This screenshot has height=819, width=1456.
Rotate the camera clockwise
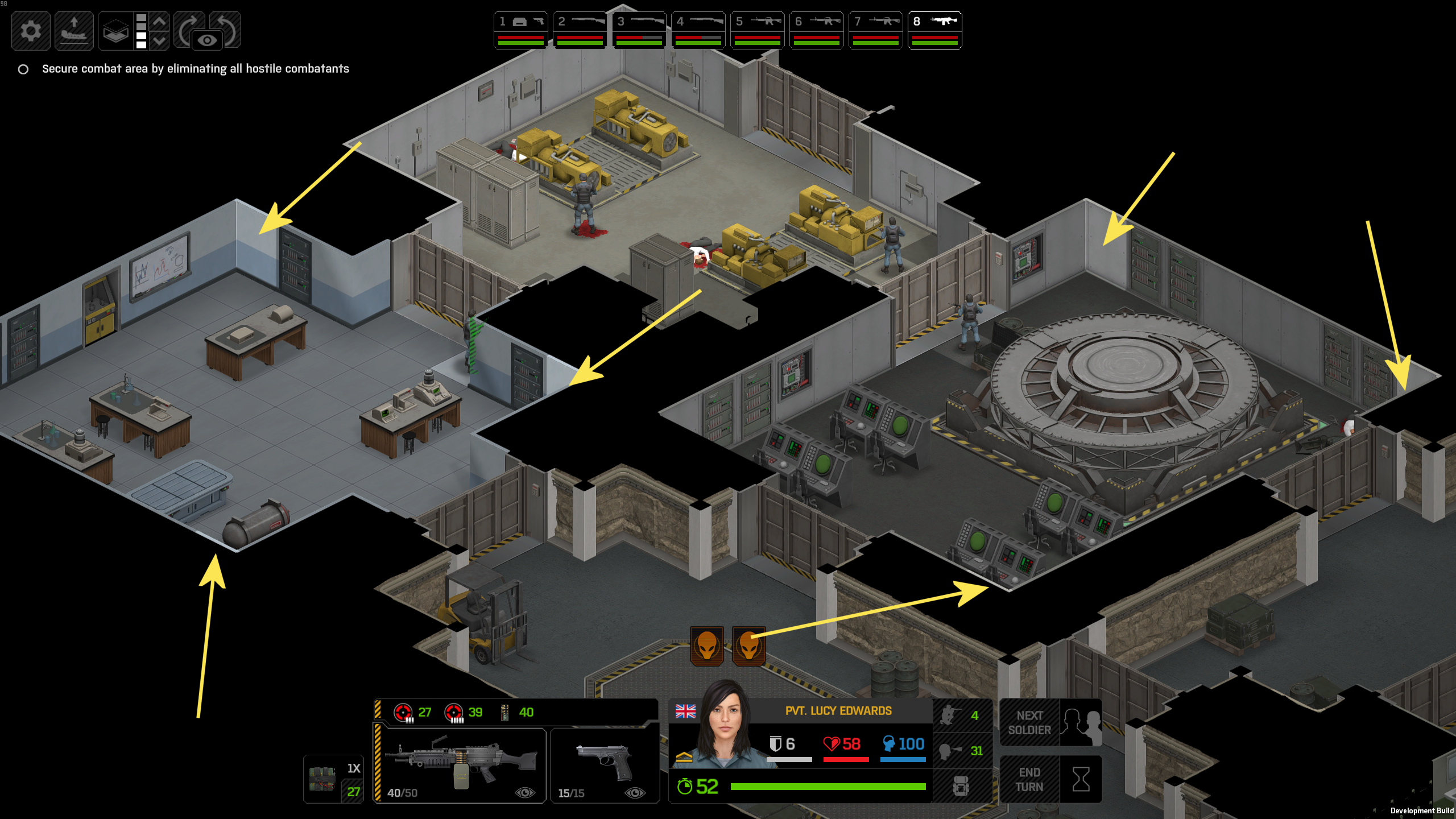tap(189, 27)
